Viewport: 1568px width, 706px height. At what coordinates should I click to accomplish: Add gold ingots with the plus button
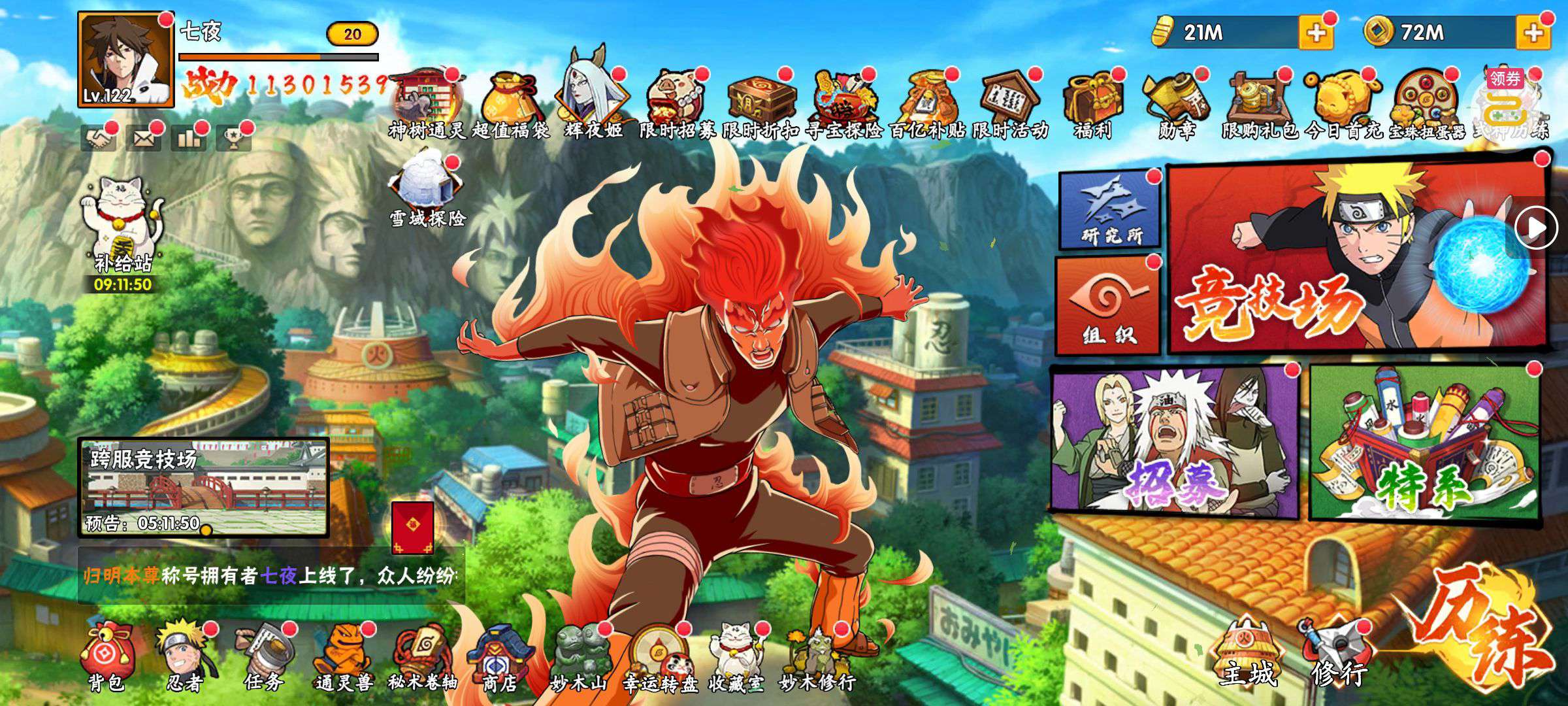point(1316,33)
